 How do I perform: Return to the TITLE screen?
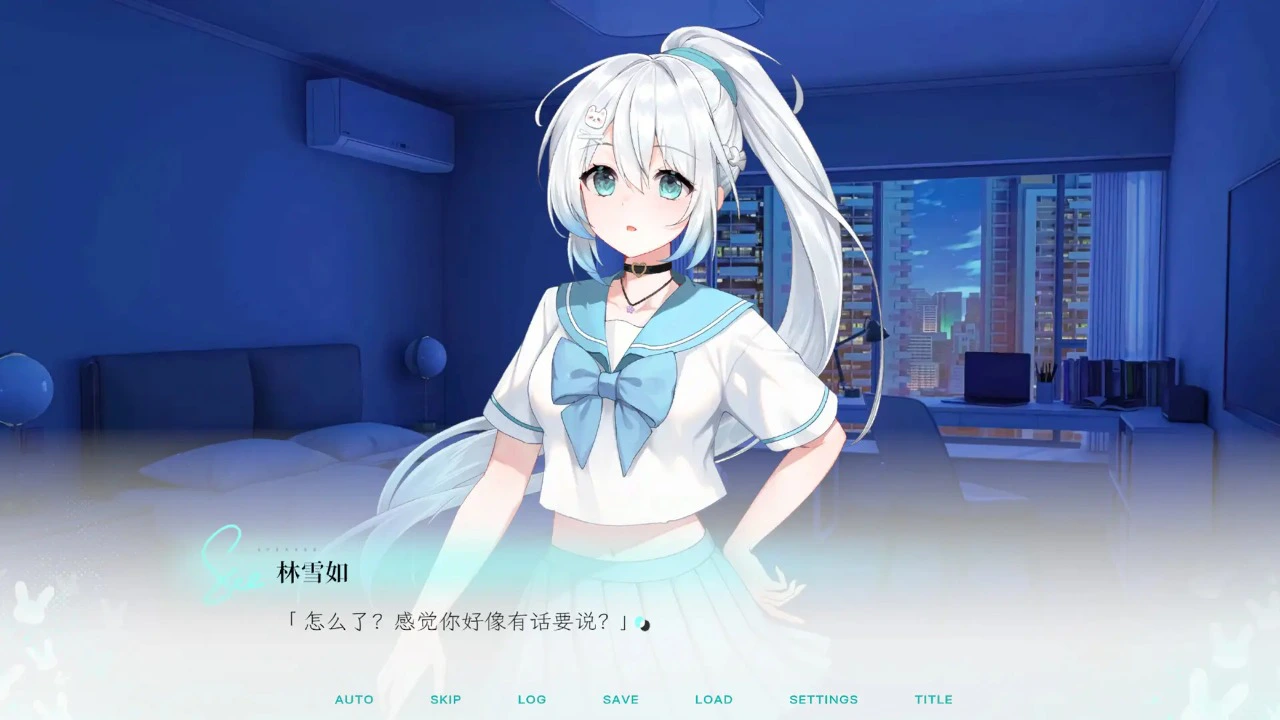[x=932, y=699]
